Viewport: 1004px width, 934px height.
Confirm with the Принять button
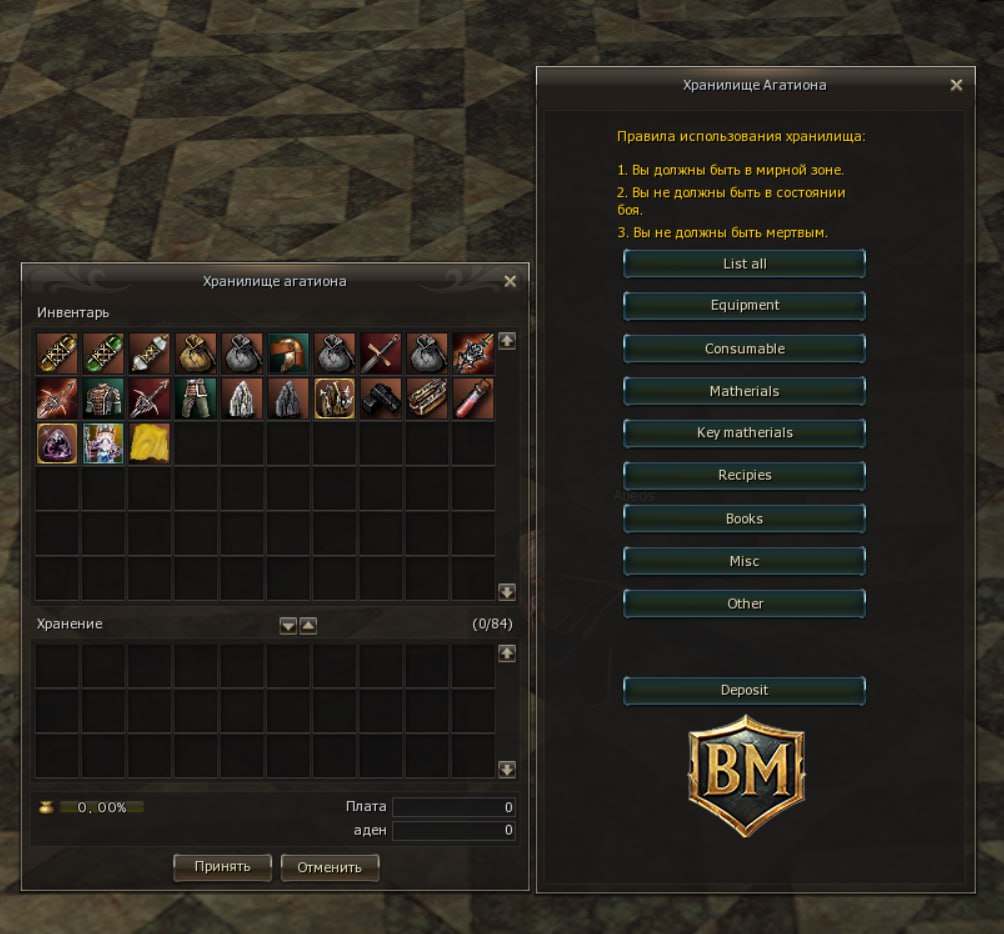tap(222, 867)
